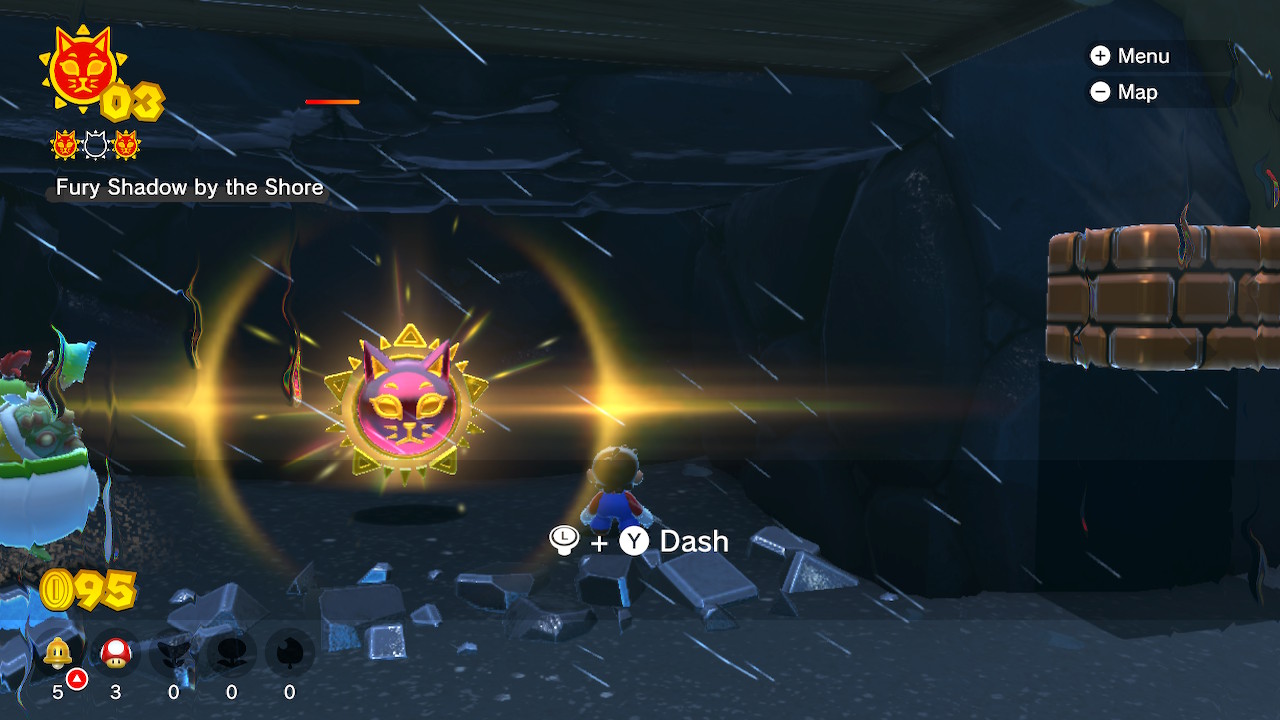This screenshot has height=720, width=1280.
Task: Select the Super Bell reserve item
Action: pos(58,654)
